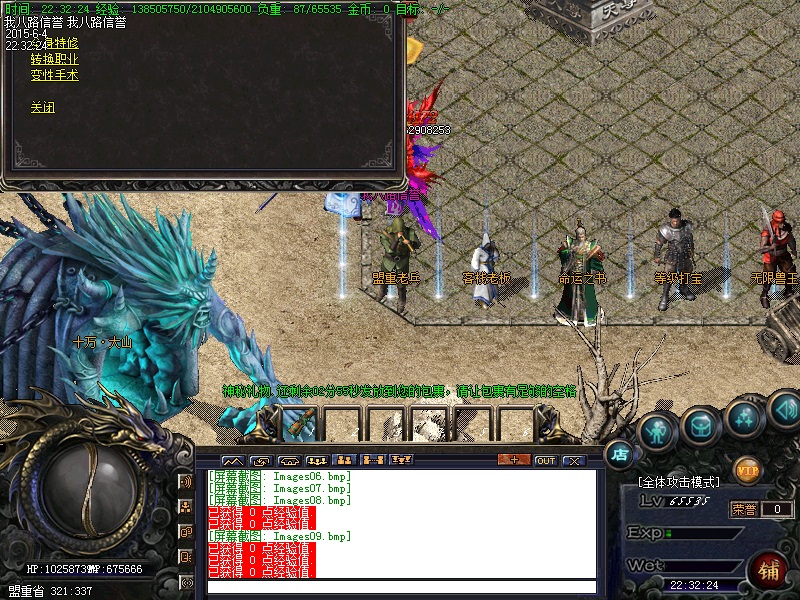Select the 变性手术 dialogue option
Image resolution: width=800 pixels, height=600 pixels.
pos(54,75)
